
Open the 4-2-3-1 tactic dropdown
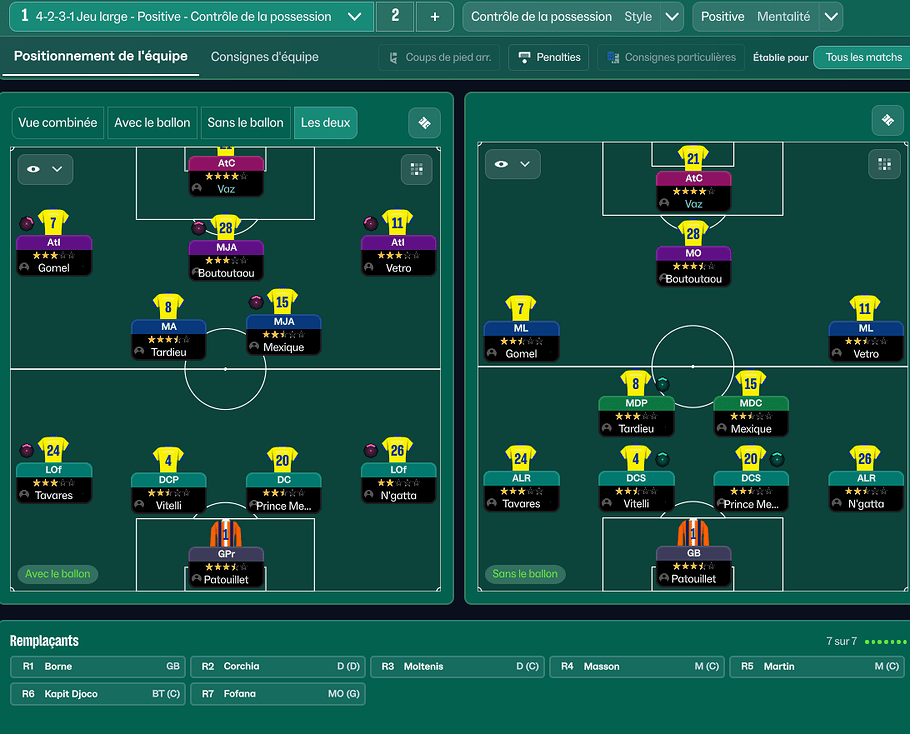354,16
